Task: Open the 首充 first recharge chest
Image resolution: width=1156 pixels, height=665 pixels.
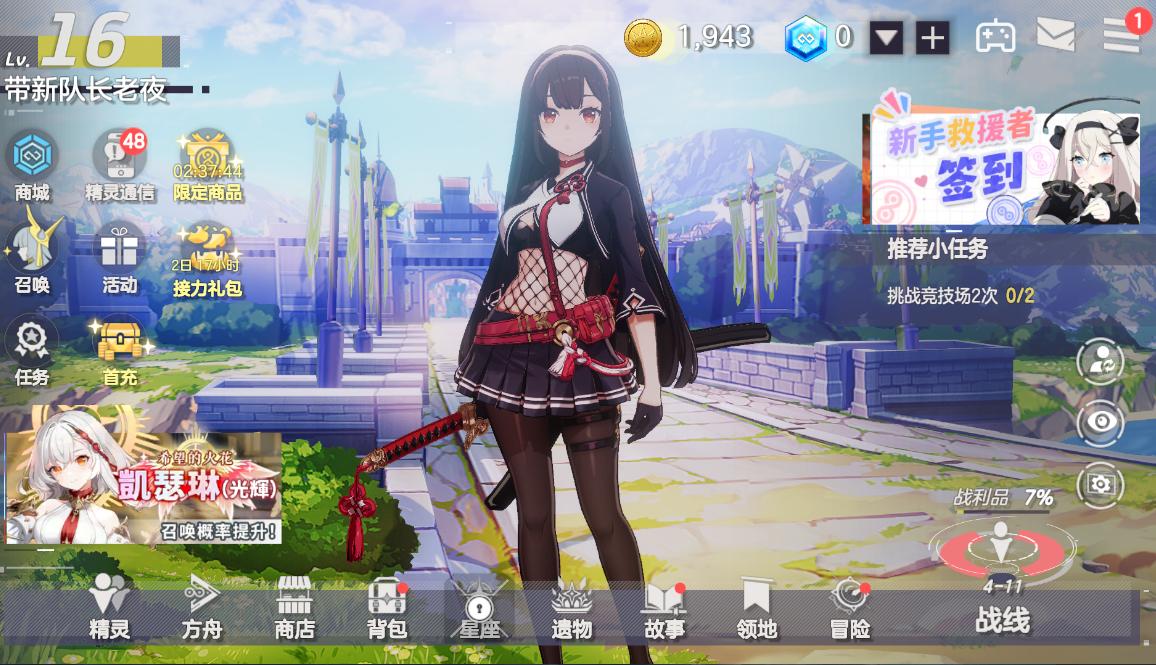Action: (119, 350)
